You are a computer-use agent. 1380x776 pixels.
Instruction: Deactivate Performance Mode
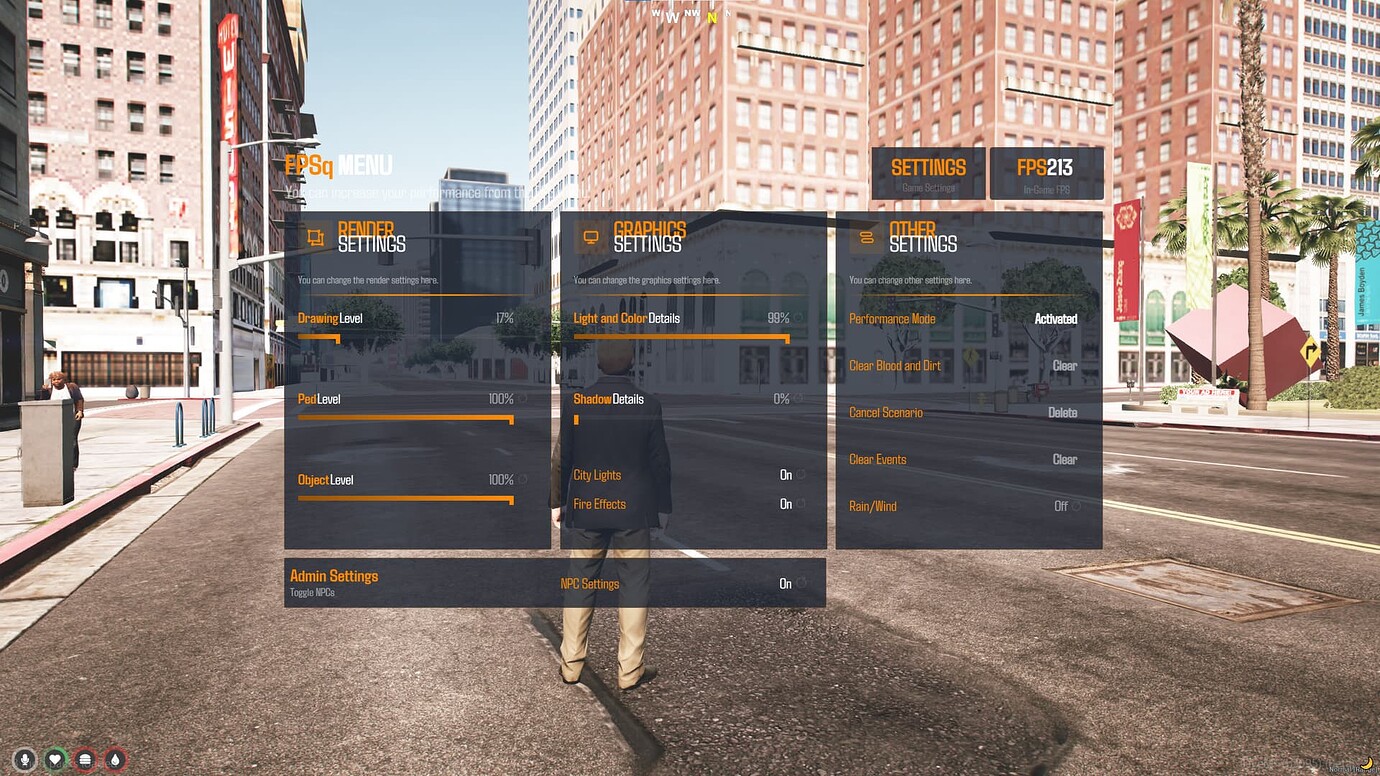(1058, 318)
